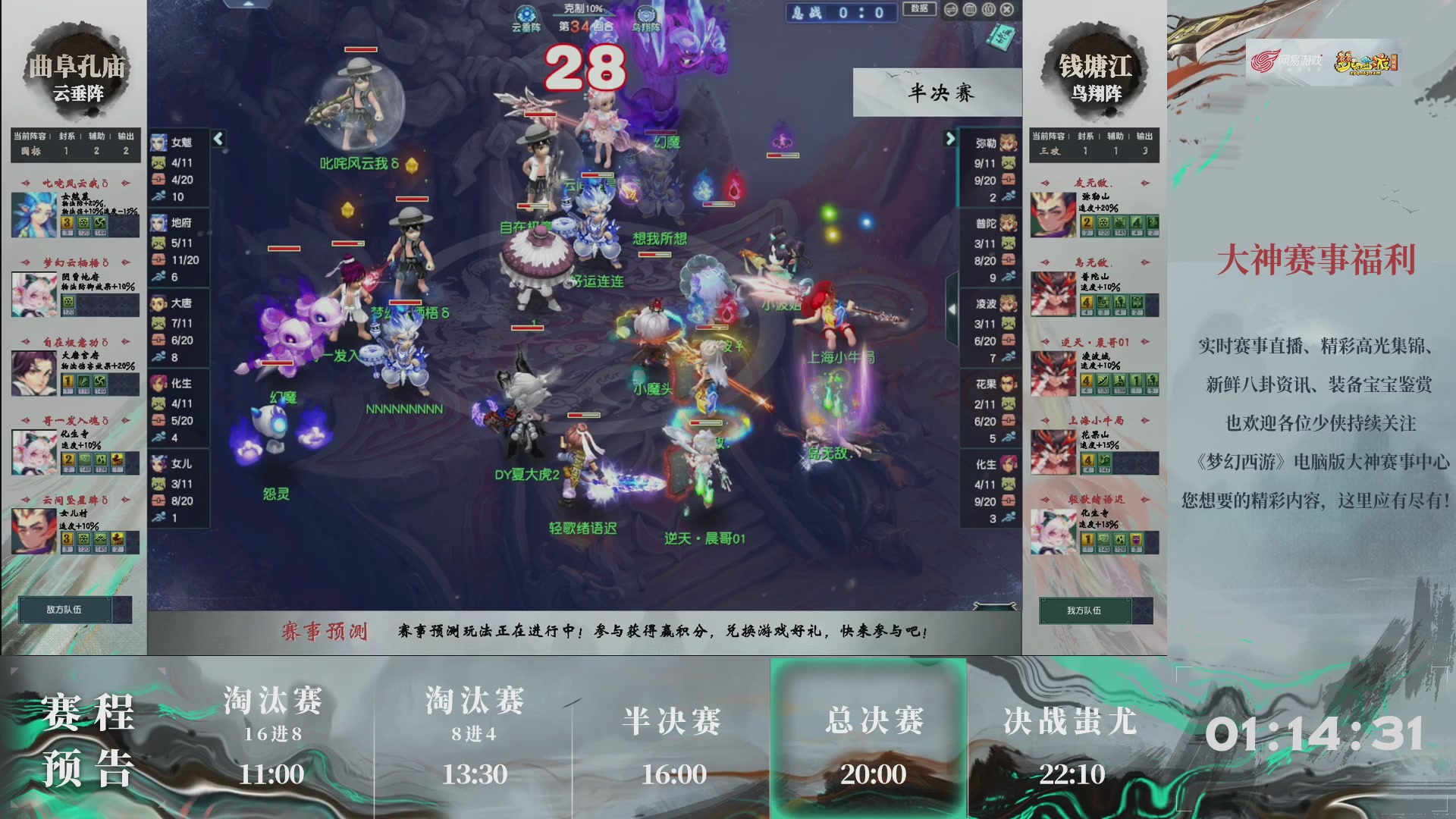Click the arrow tab on the battlefield right edge

coord(953,309)
